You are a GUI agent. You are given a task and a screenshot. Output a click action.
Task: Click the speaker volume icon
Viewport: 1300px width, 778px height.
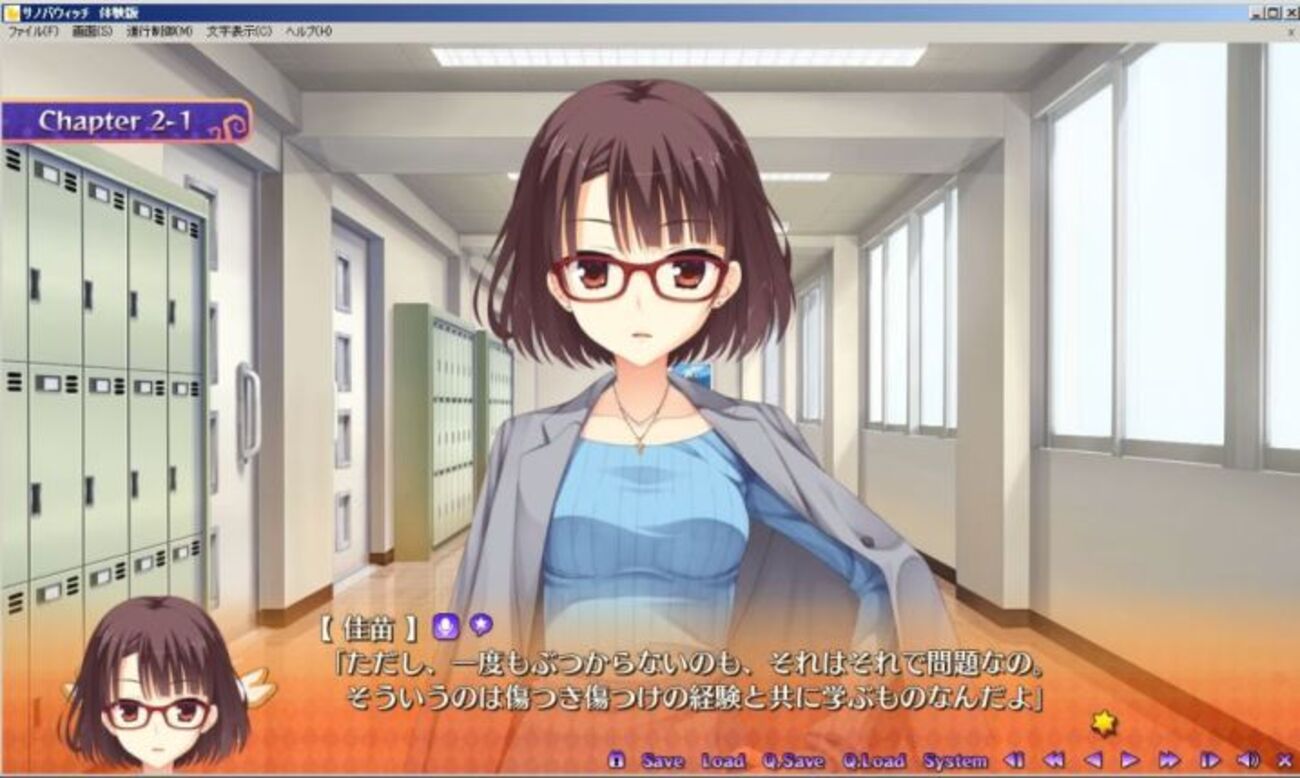click(1248, 761)
